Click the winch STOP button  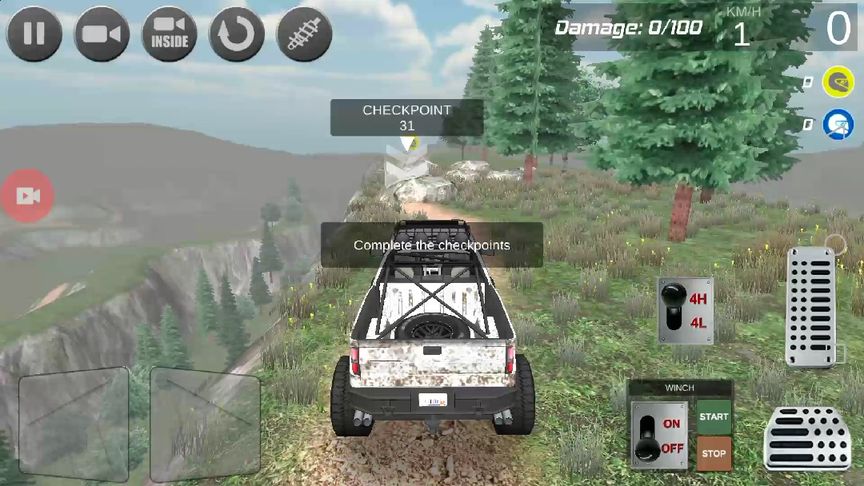point(714,452)
